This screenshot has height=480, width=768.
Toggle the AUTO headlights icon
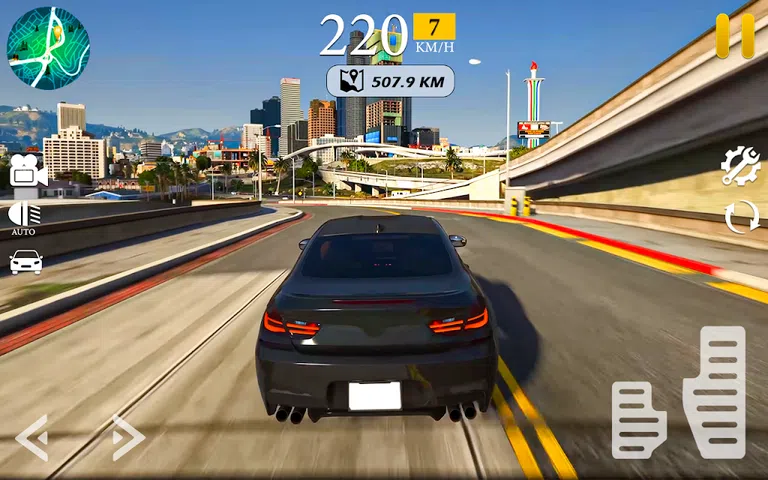click(25, 216)
